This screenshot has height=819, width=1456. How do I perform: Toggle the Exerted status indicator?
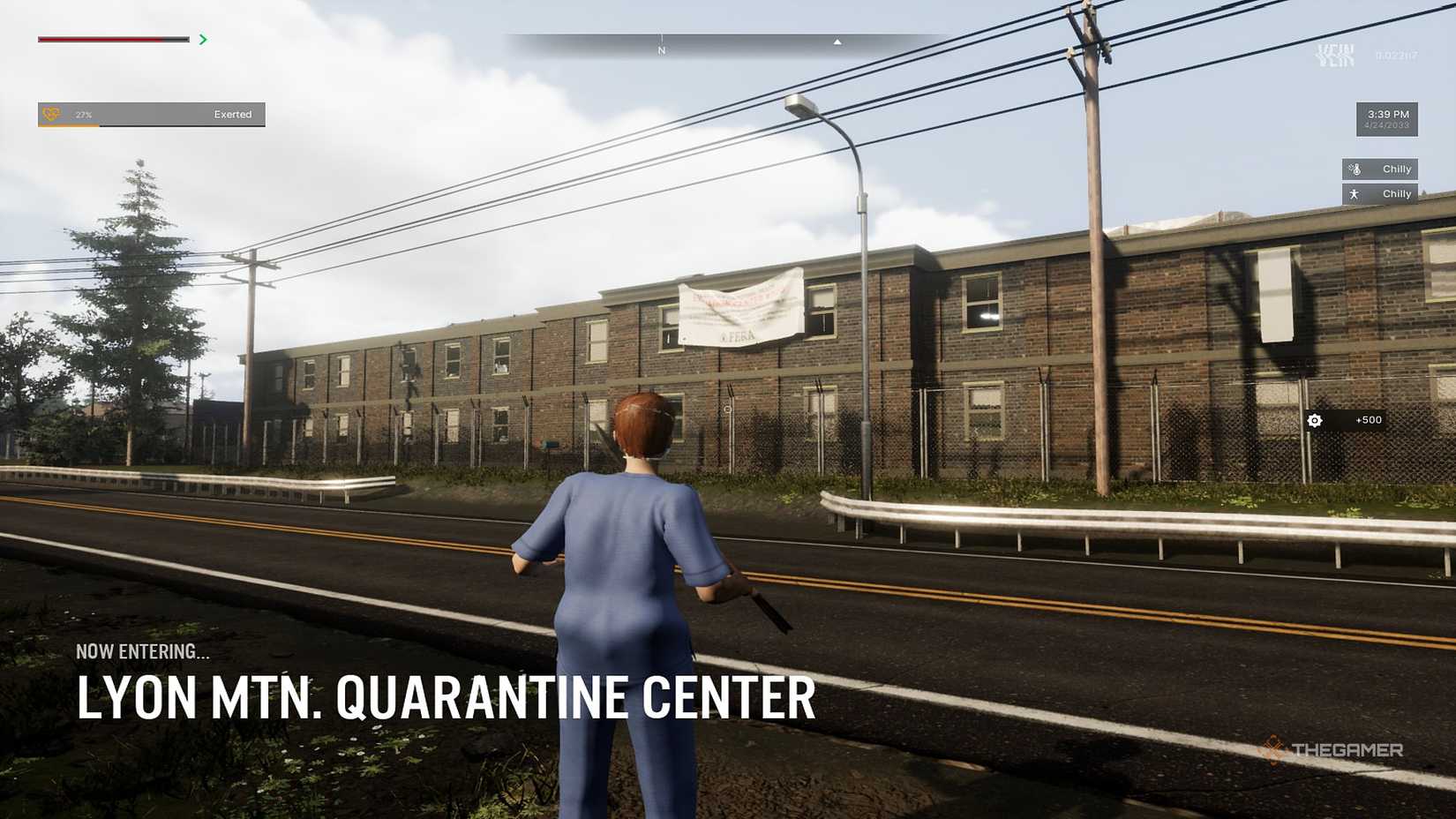point(232,115)
